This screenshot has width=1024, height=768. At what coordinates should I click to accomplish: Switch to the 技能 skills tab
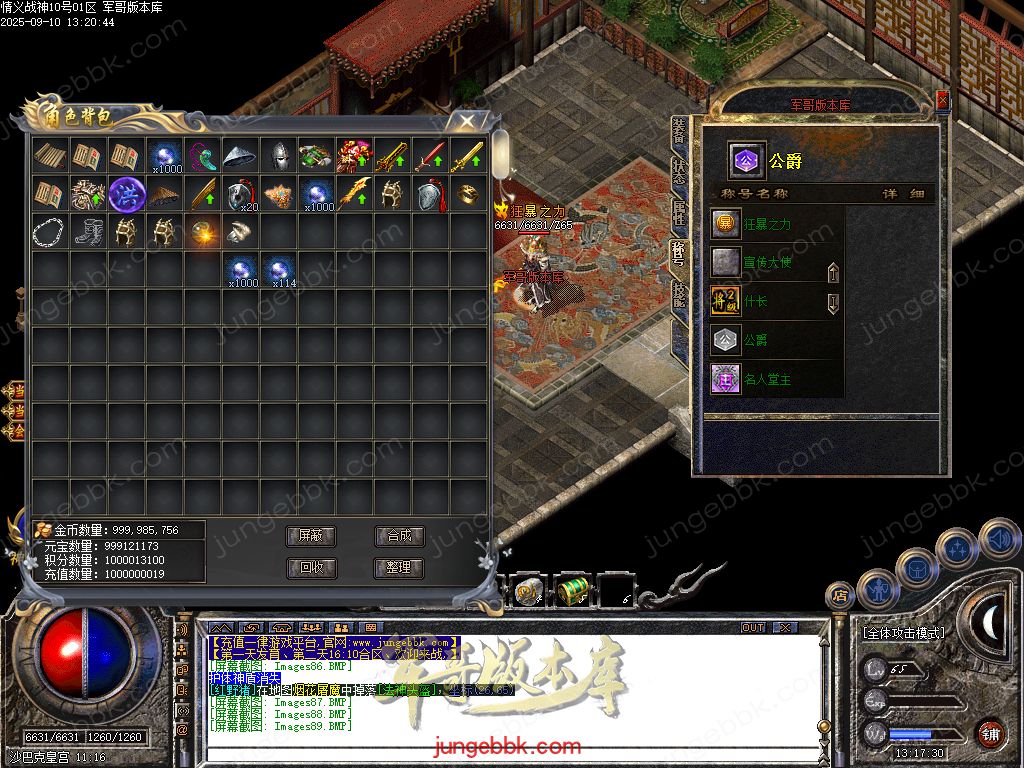(x=680, y=294)
